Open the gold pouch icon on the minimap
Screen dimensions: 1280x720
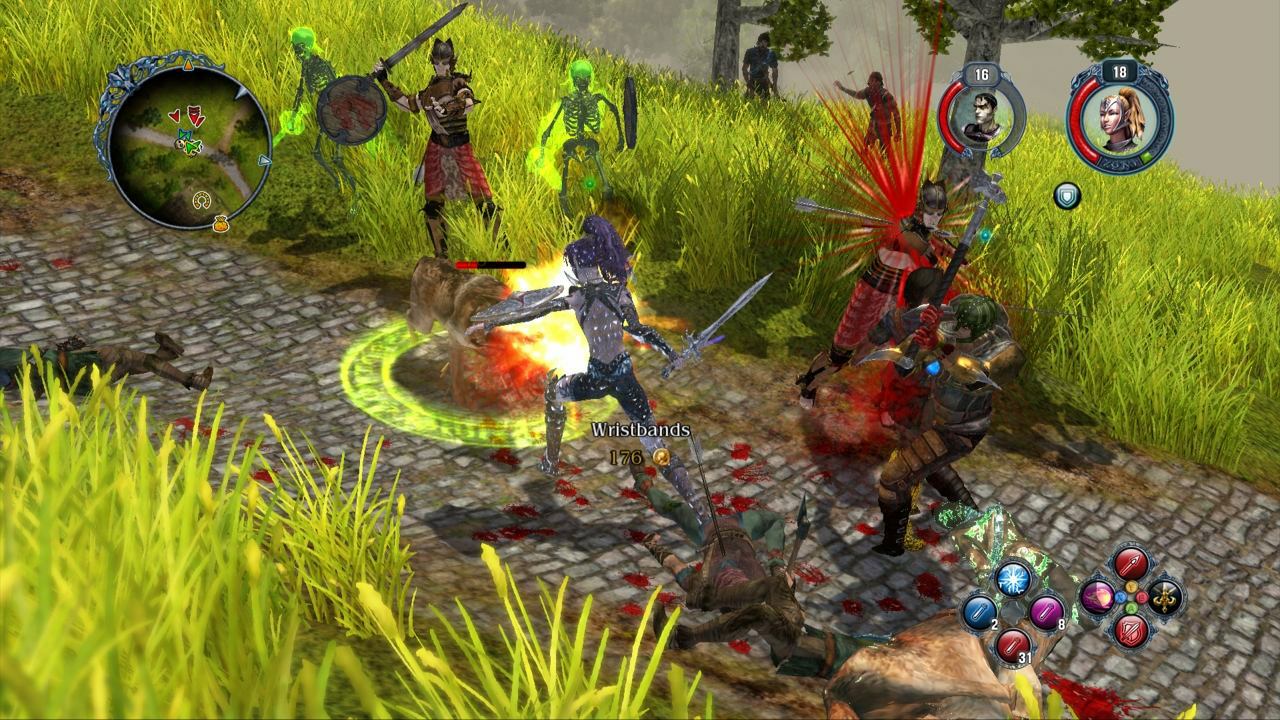point(221,225)
